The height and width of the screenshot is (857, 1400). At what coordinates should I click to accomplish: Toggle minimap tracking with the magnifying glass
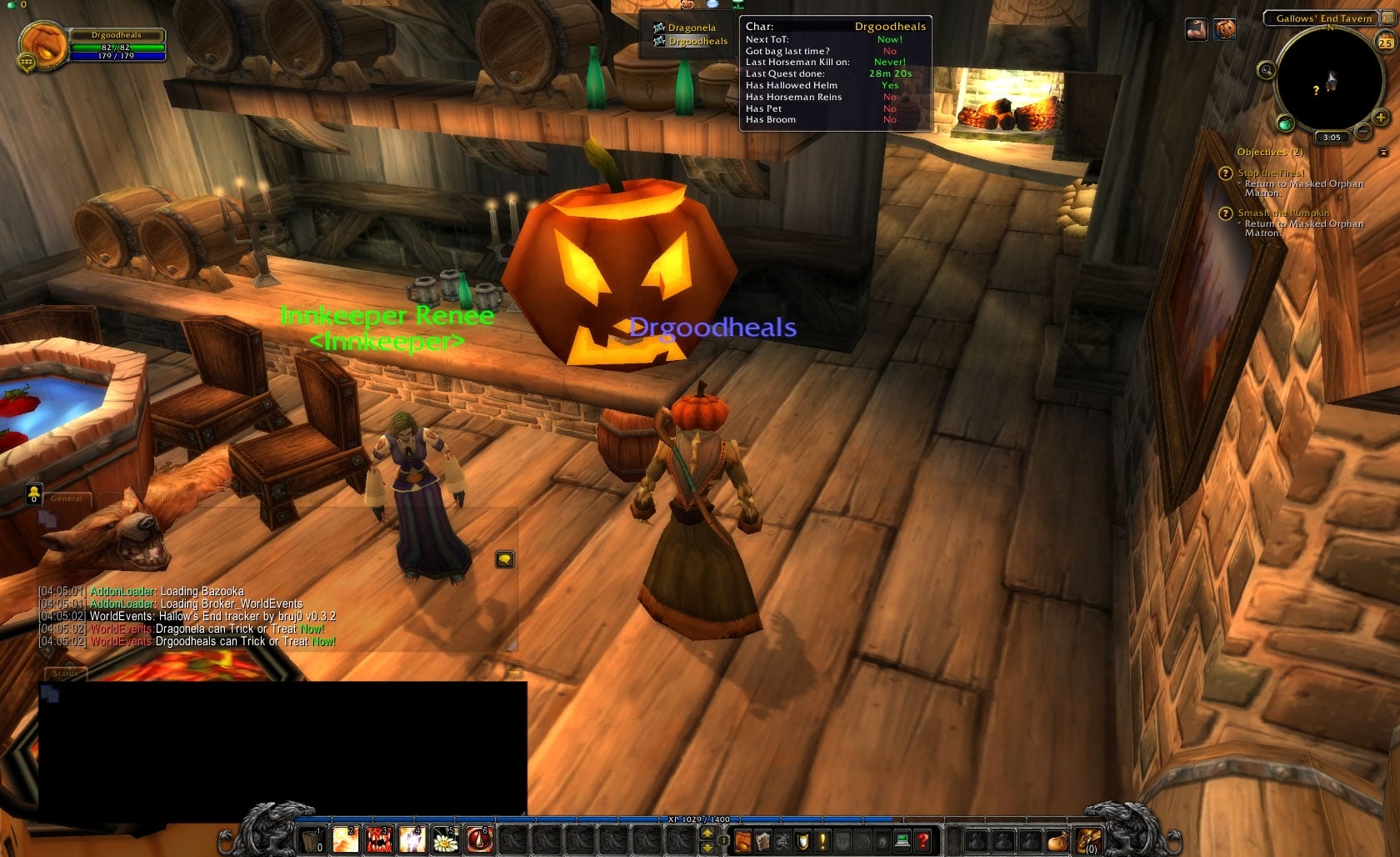click(x=1266, y=71)
